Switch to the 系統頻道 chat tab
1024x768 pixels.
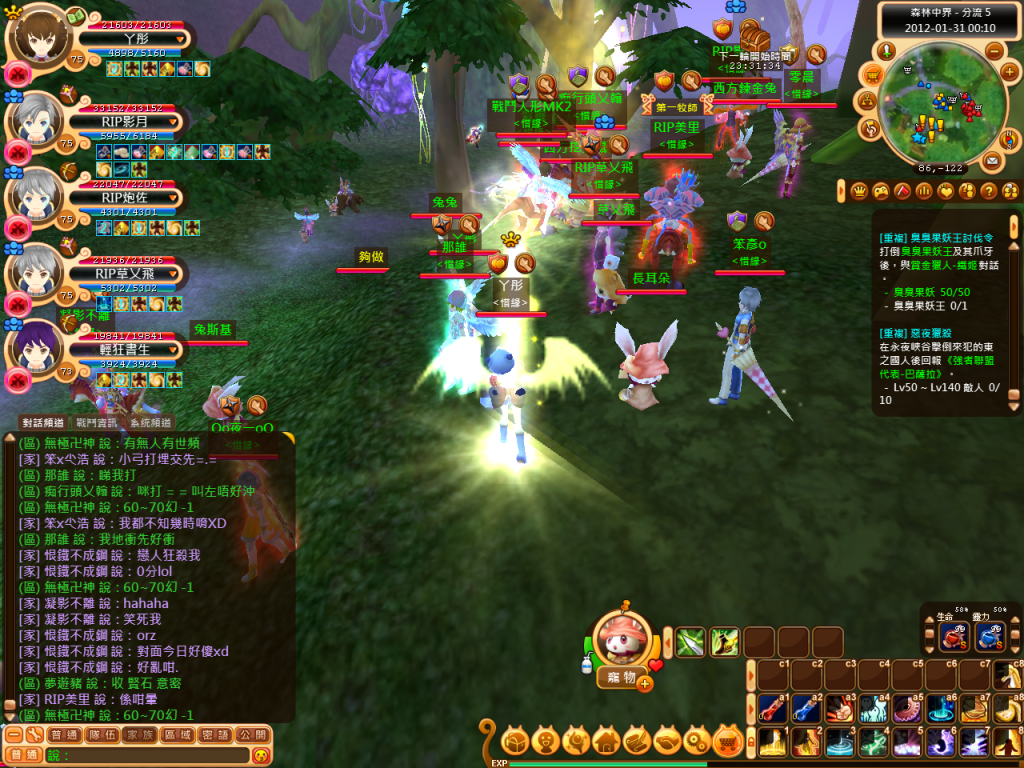coord(151,423)
